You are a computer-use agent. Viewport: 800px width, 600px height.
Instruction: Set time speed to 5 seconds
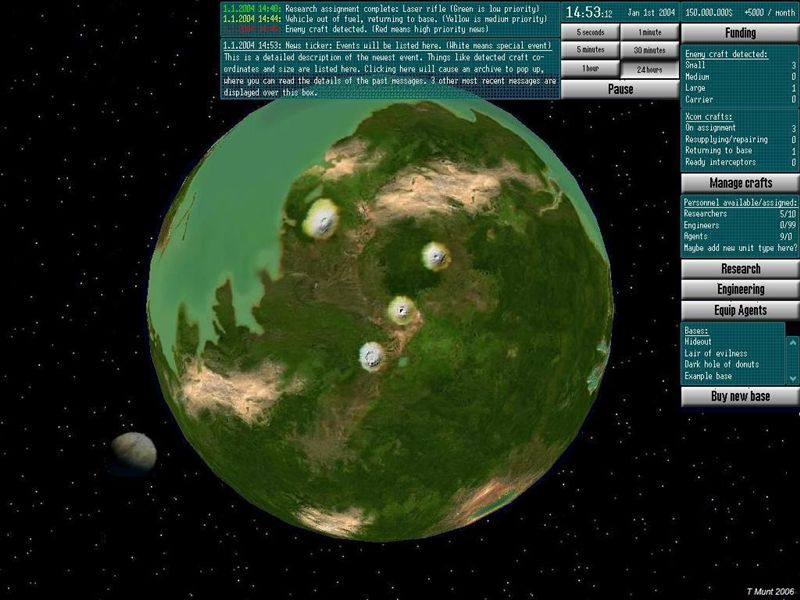(x=590, y=31)
